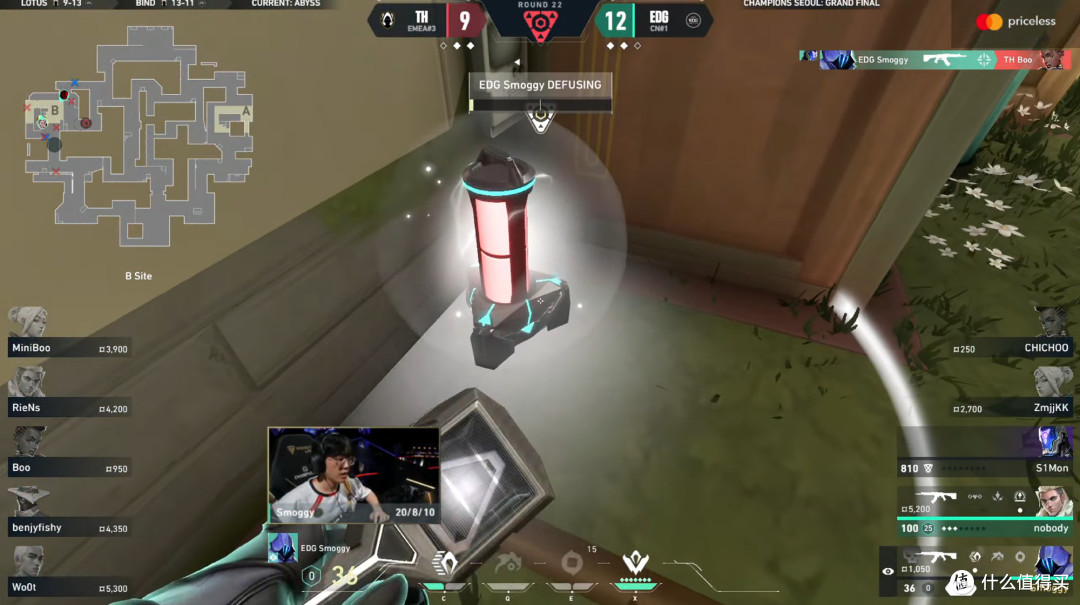The width and height of the screenshot is (1080, 605).
Task: Click the EDG Smoggy agent portrait
Action: [283, 548]
